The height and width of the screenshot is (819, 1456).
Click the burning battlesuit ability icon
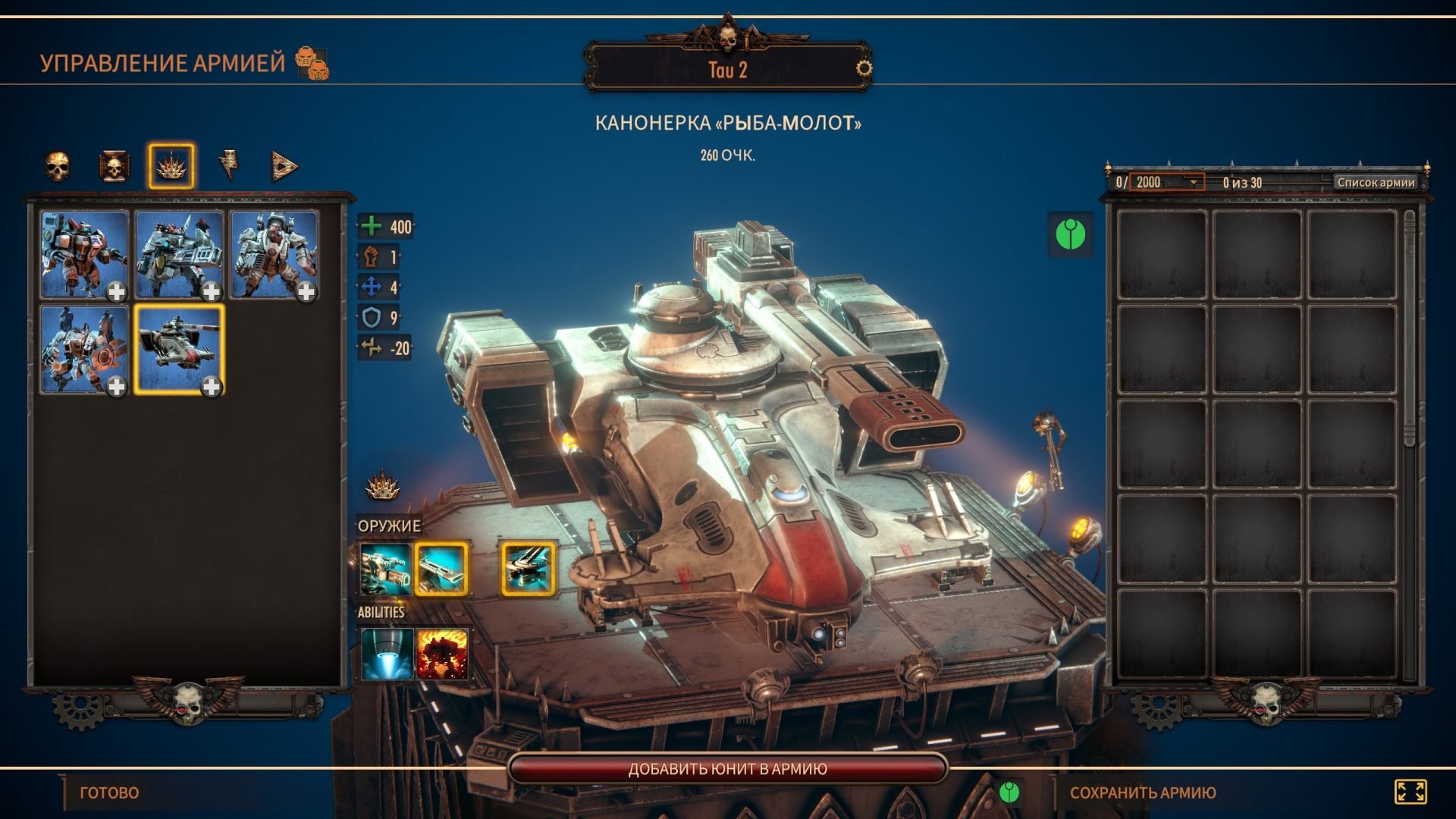(442, 653)
